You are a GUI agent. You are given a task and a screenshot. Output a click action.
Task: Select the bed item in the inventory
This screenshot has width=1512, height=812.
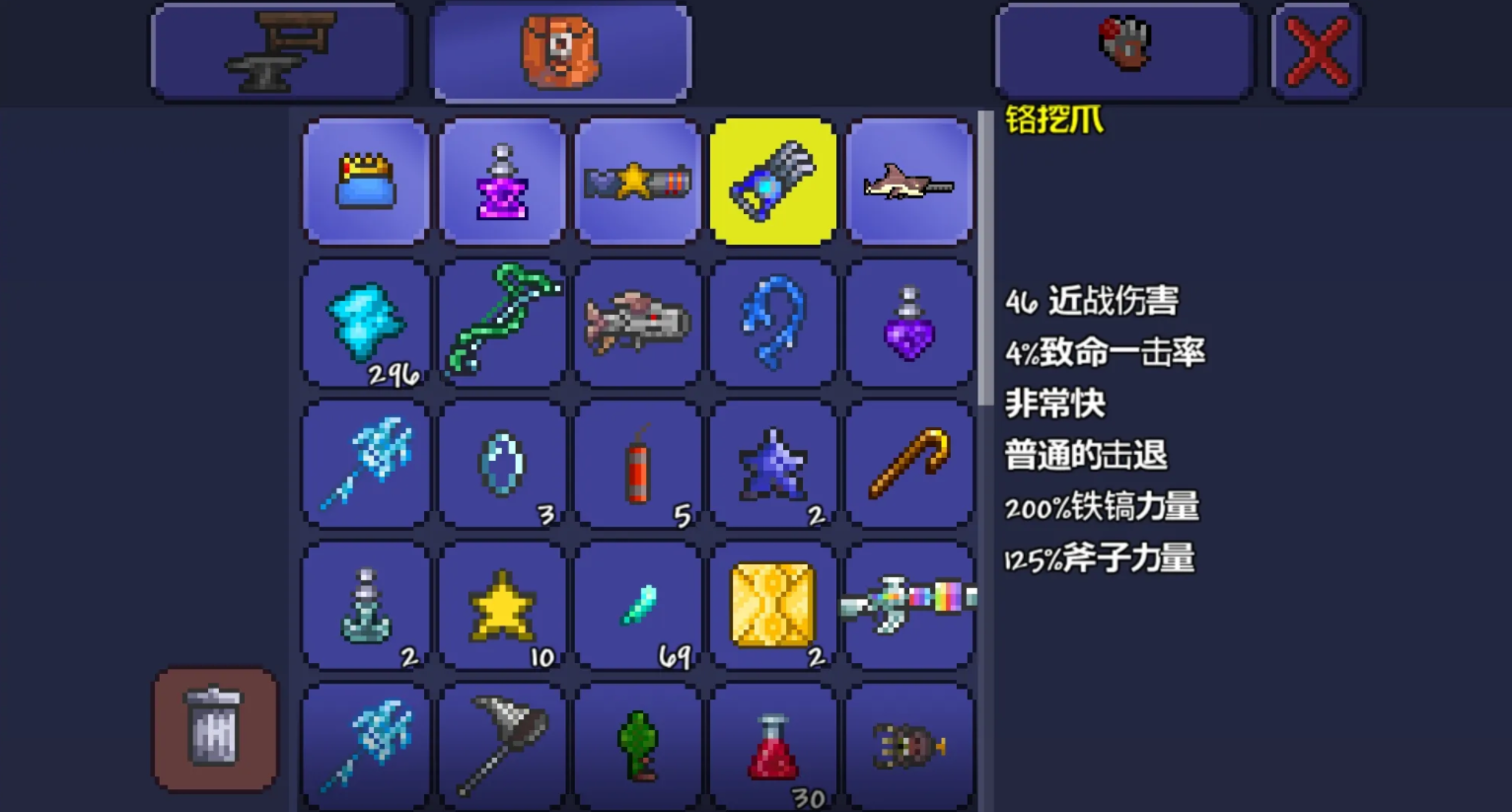(x=365, y=181)
